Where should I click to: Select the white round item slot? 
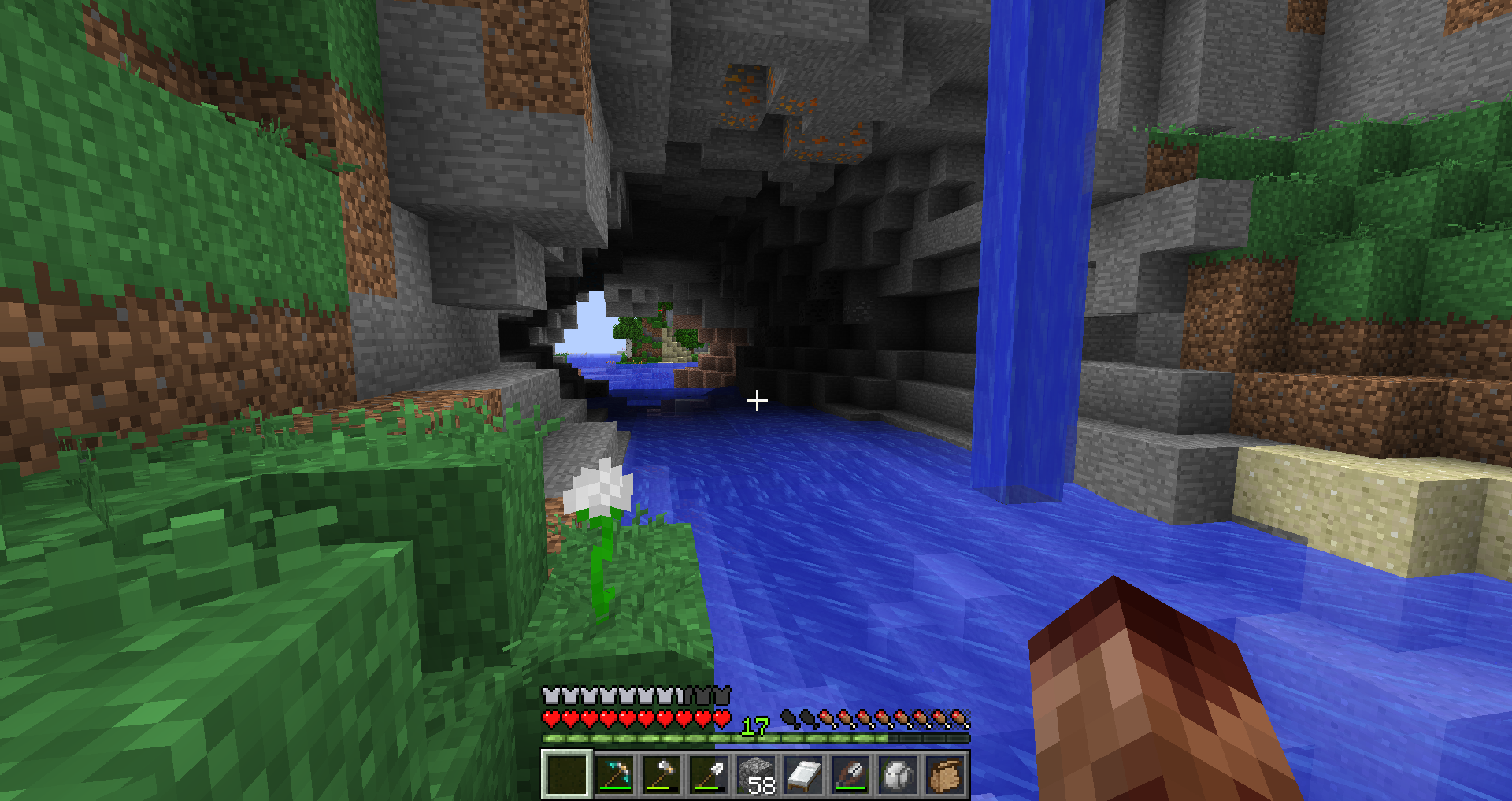(898, 775)
